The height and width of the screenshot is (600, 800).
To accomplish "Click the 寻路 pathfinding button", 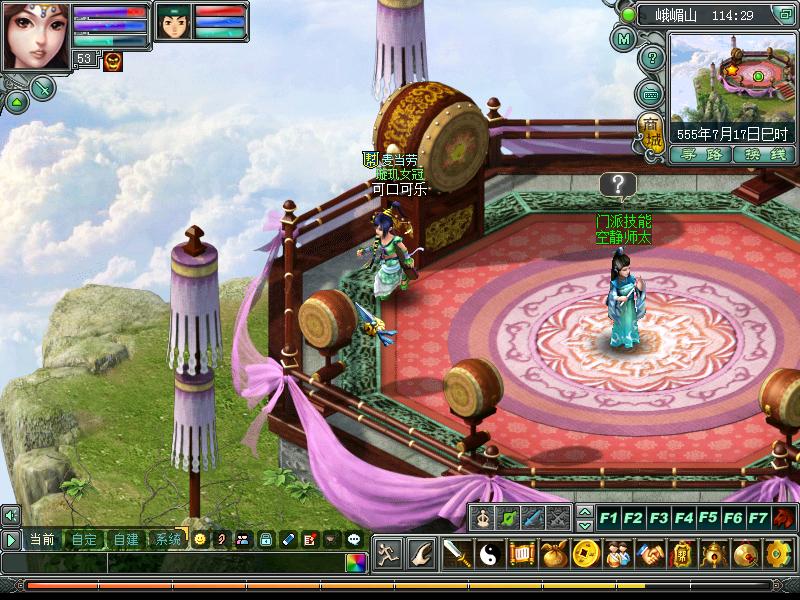I will click(x=700, y=154).
